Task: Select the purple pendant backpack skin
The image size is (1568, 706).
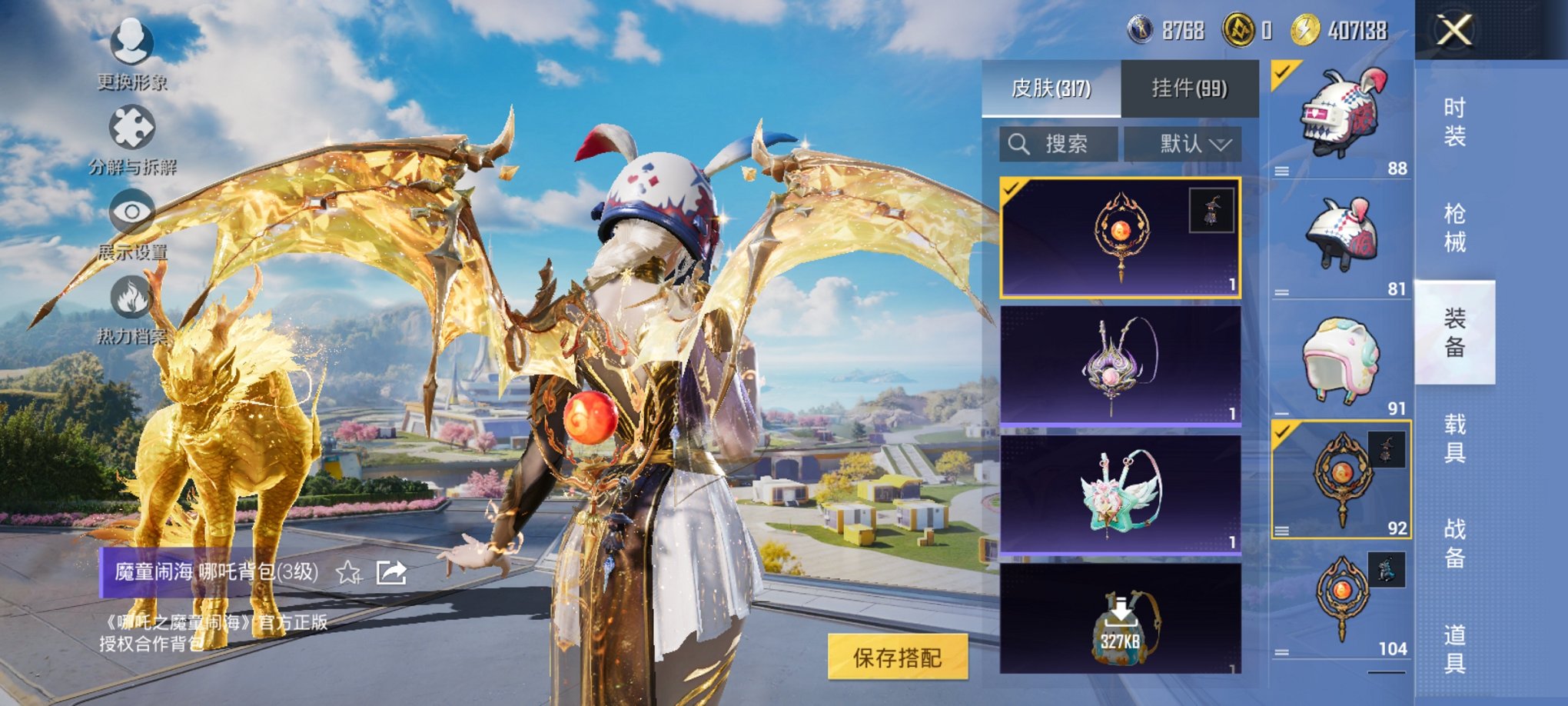Action: 1120,365
